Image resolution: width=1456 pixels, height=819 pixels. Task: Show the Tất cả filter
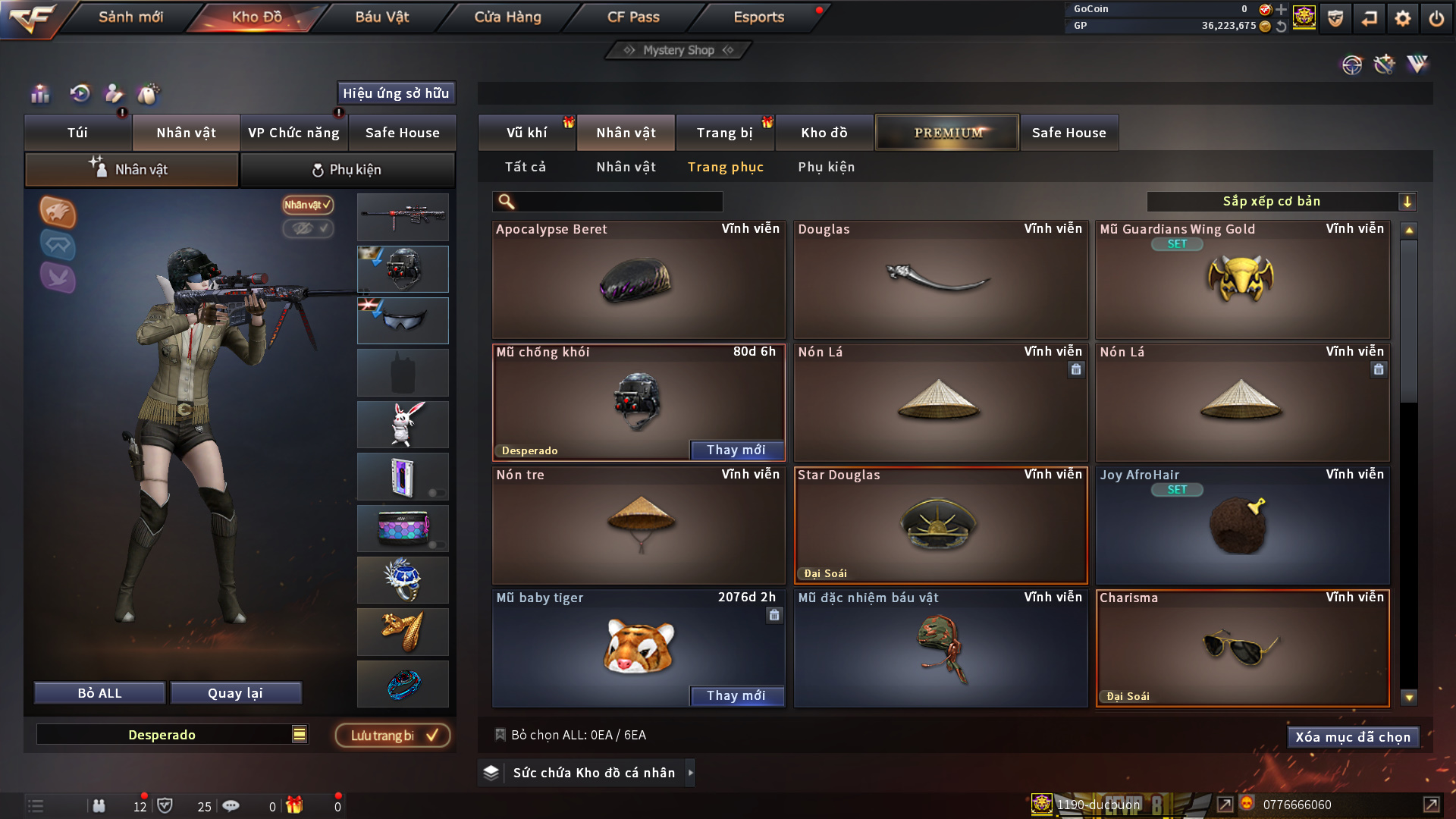pyautogui.click(x=526, y=167)
